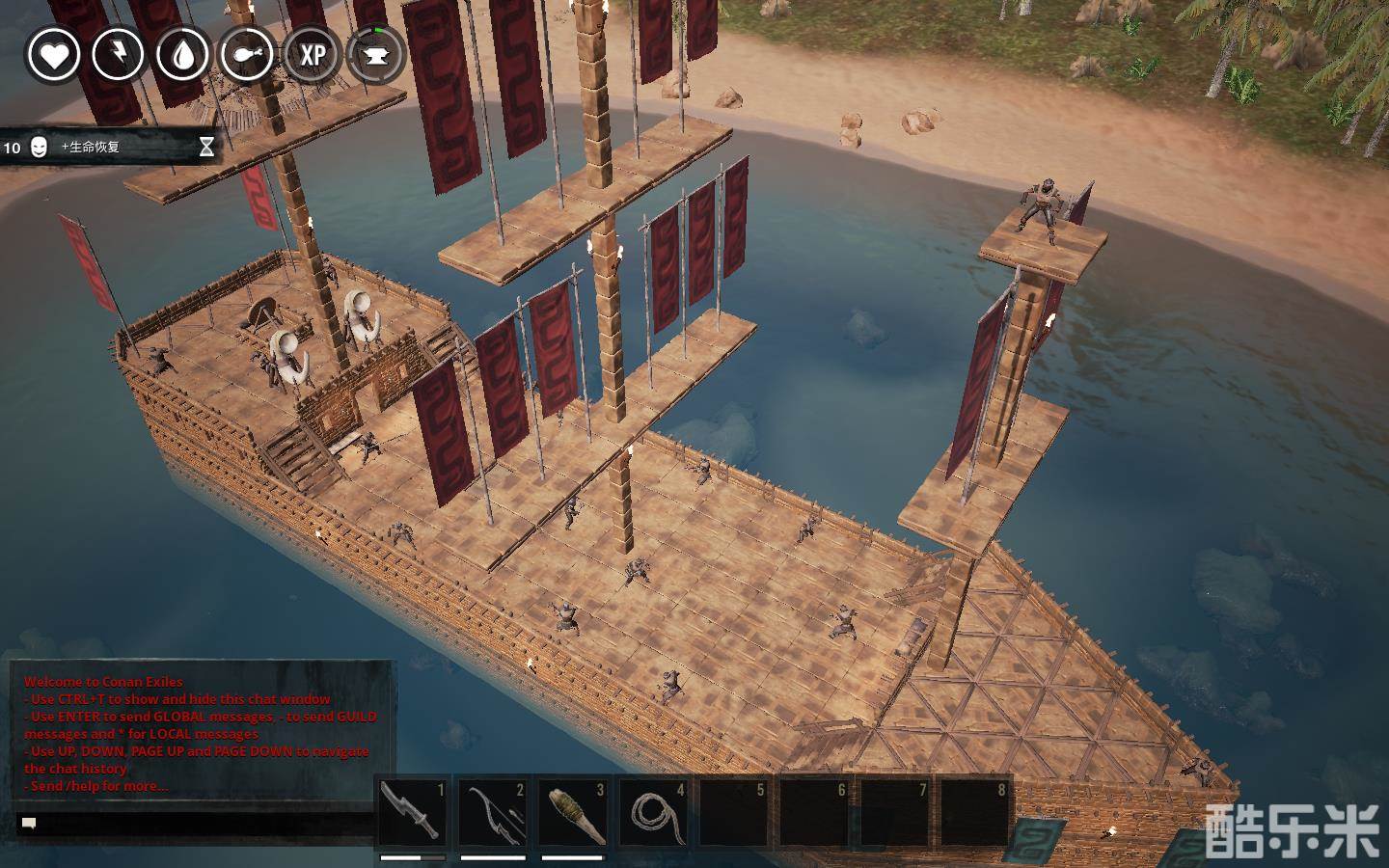Choose the wrapped club in slot 3

tap(572, 812)
